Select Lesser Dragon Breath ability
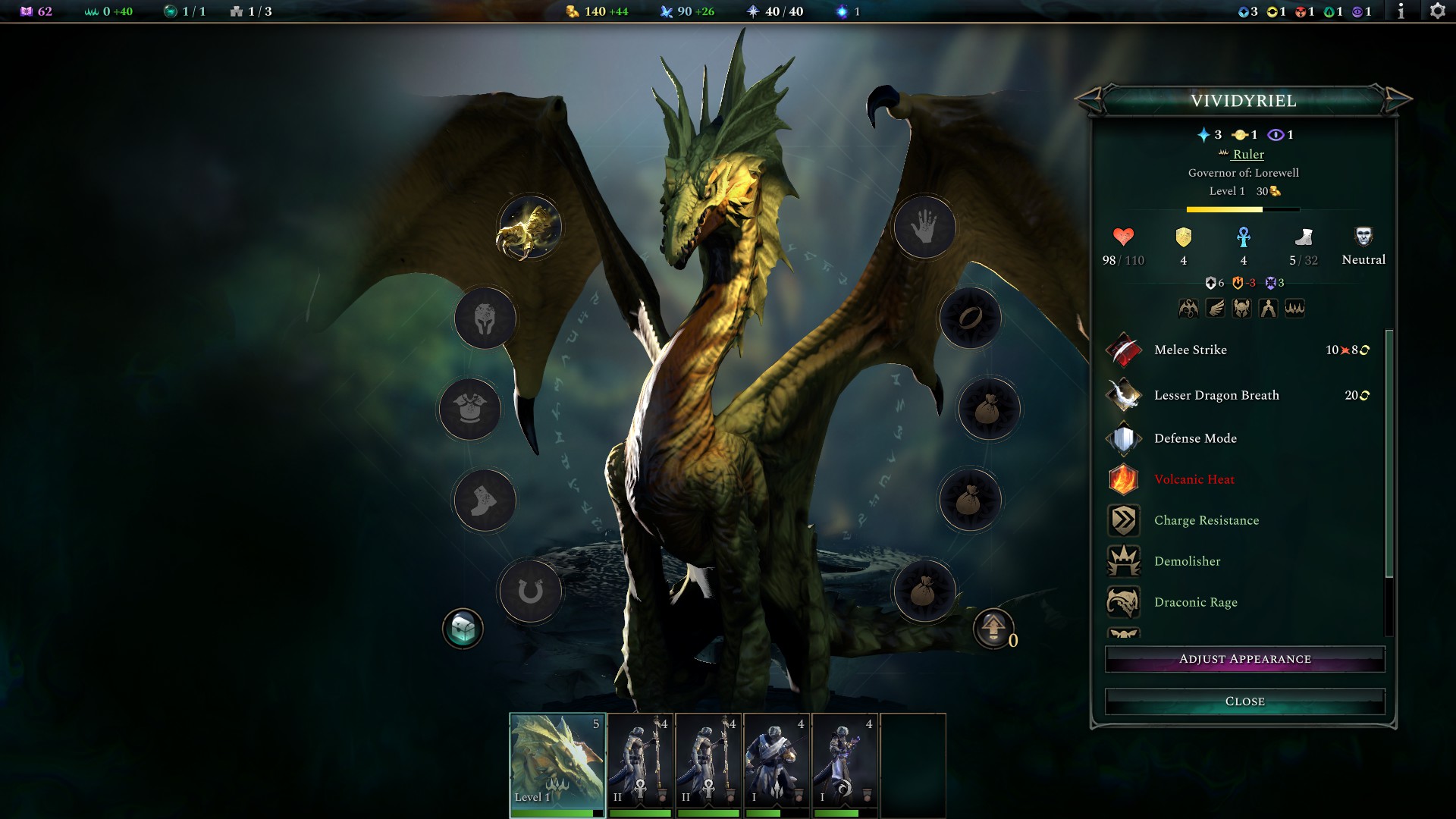 click(x=1216, y=395)
